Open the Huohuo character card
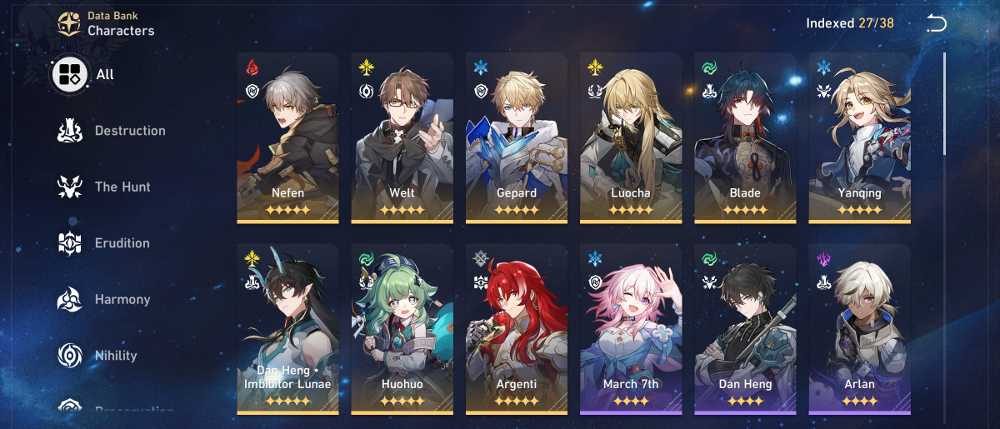Image resolution: width=1000 pixels, height=429 pixels. 402,329
